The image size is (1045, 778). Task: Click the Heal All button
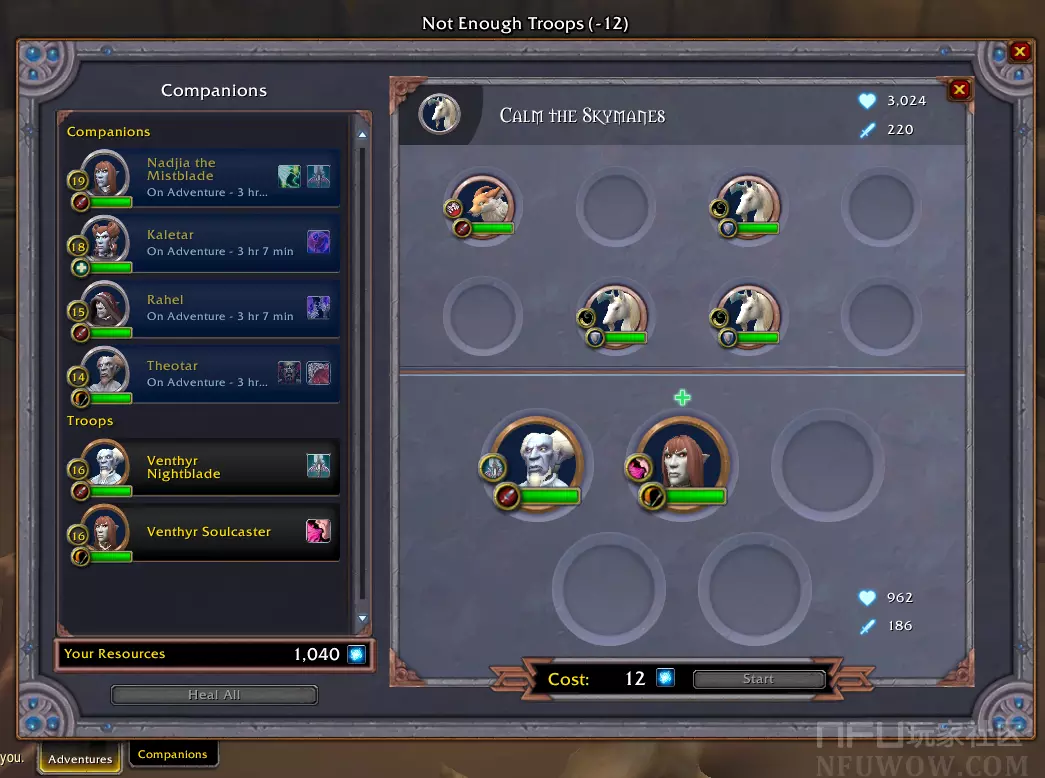point(214,695)
